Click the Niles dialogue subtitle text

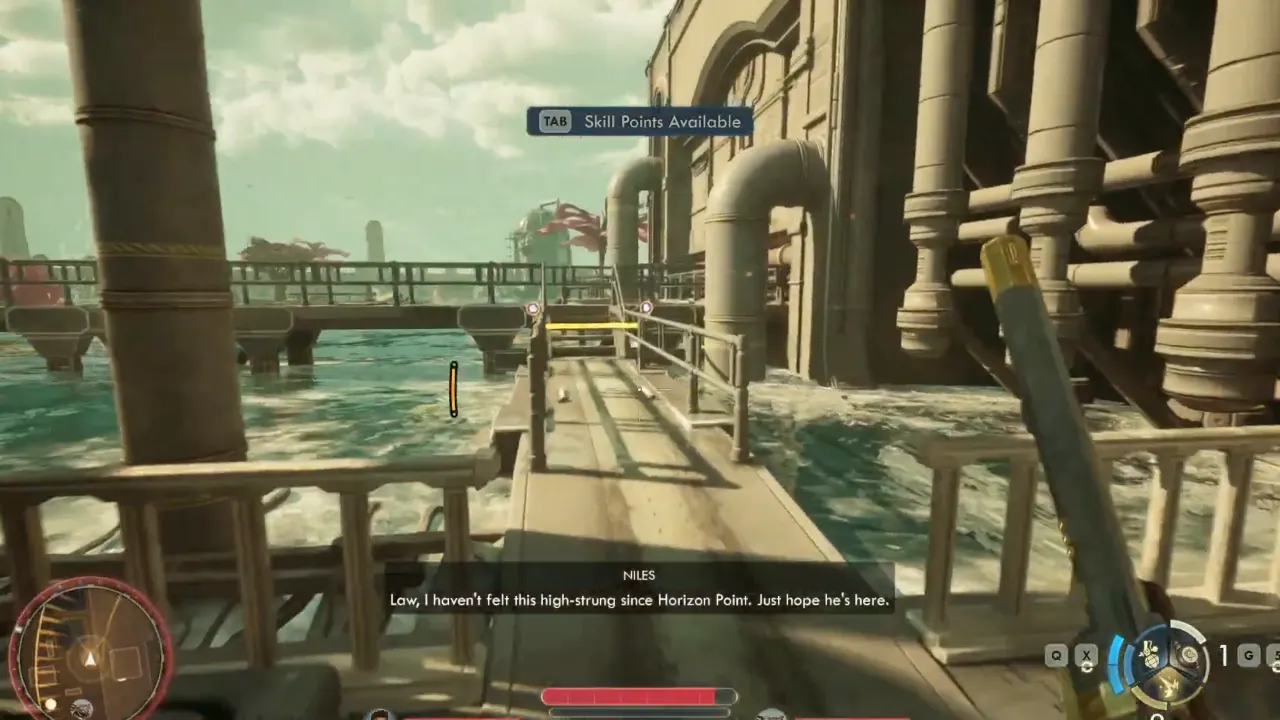pos(639,600)
